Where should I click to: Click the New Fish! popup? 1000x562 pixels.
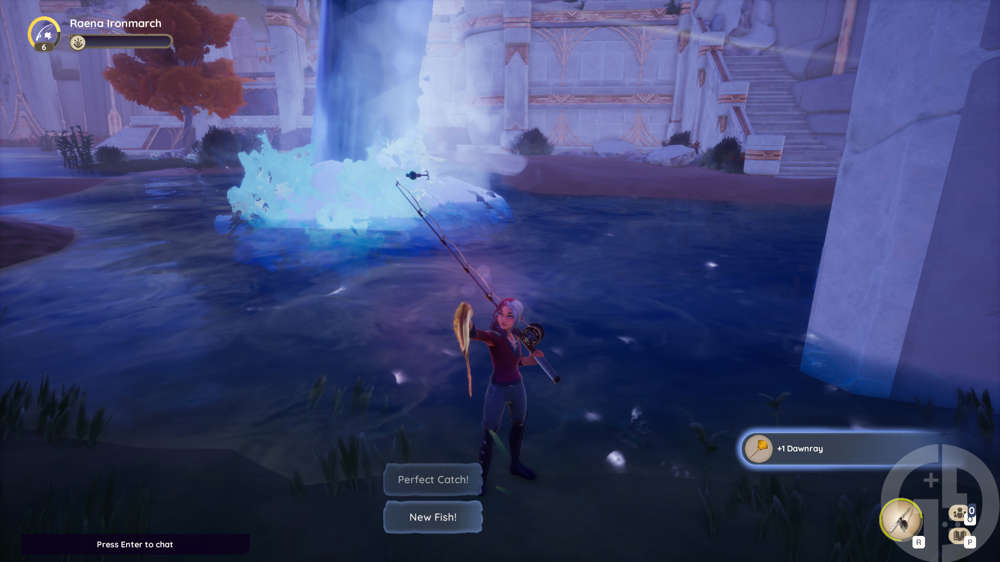click(x=433, y=517)
